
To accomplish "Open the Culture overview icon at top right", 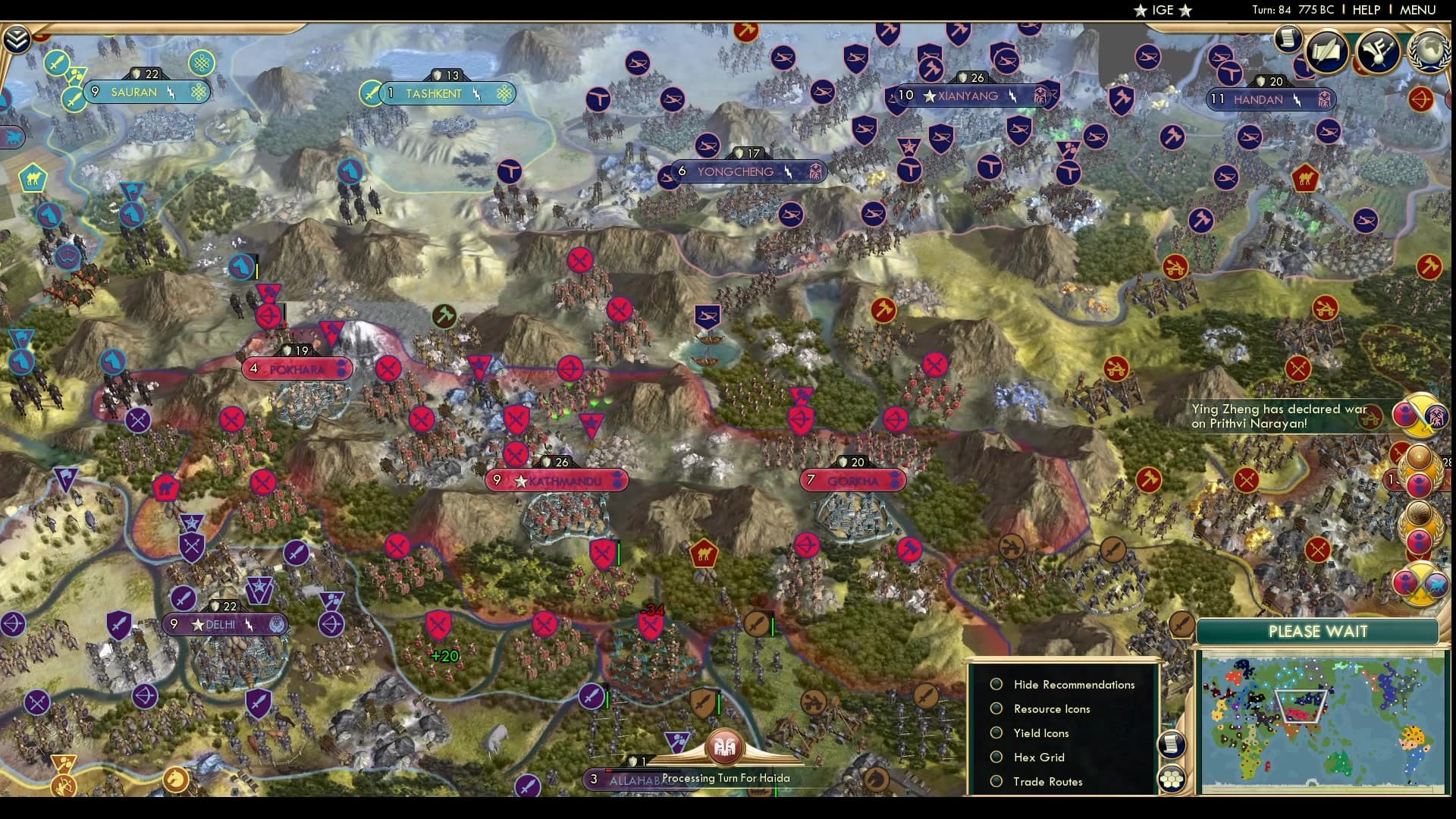I will click(1379, 51).
